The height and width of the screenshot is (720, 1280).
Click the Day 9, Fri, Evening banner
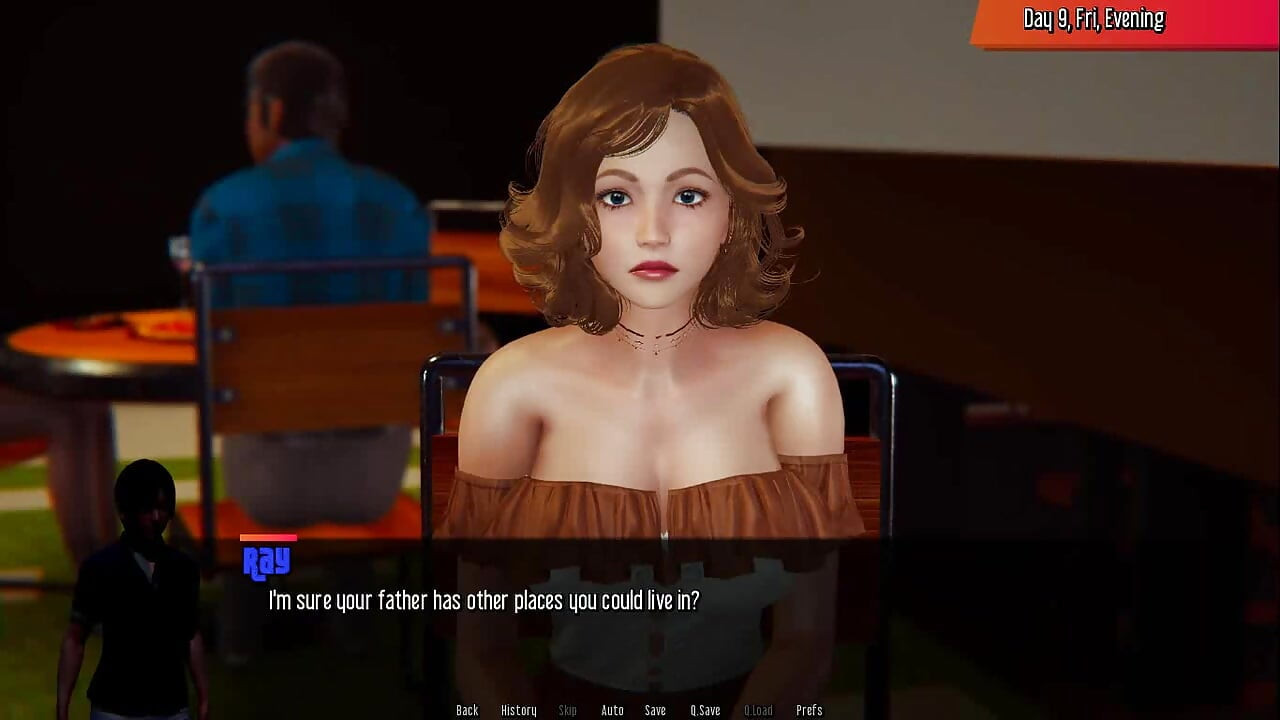pos(1092,18)
